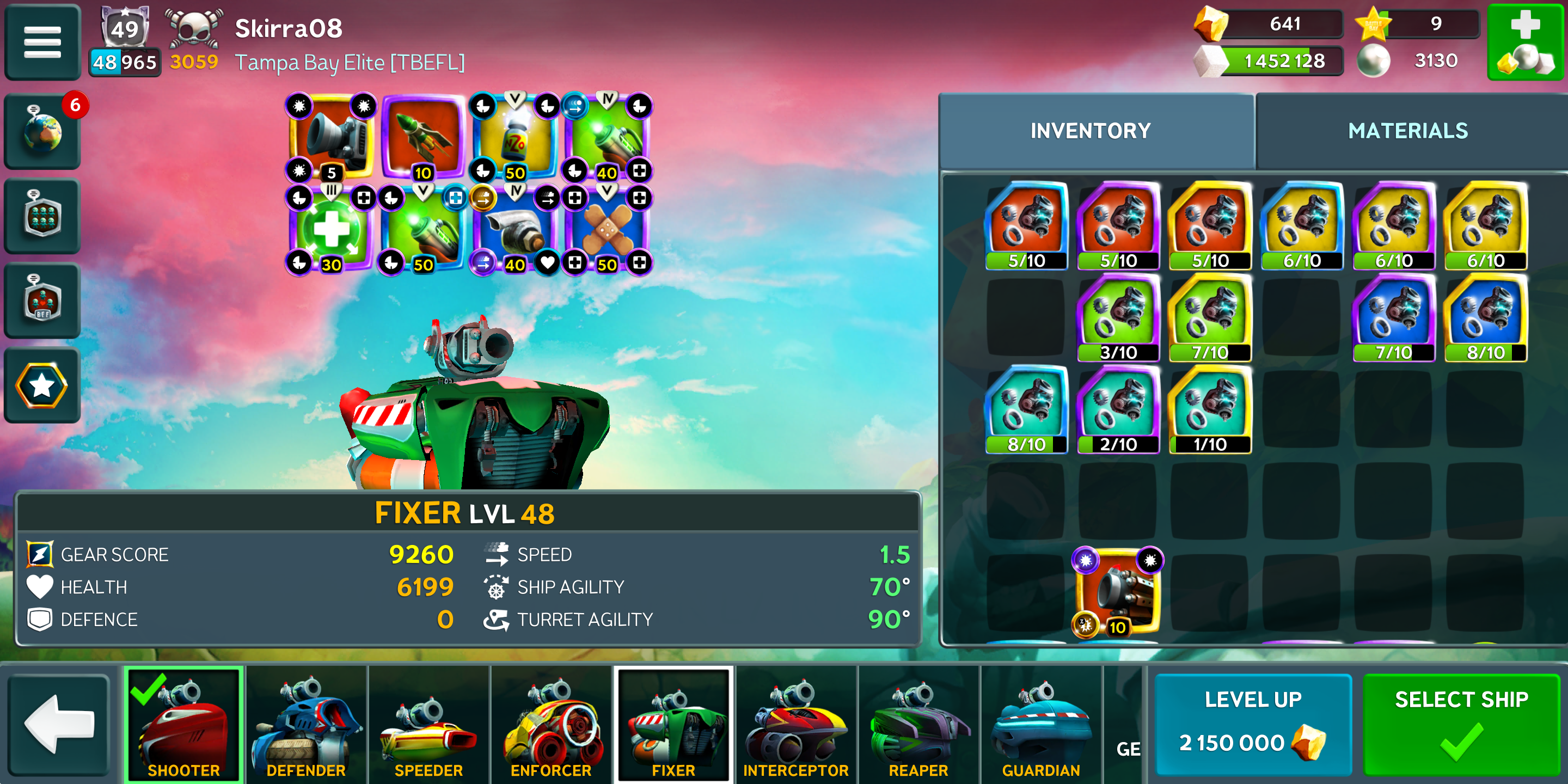The width and height of the screenshot is (1568, 784).
Task: Select the equipped bandage item
Action: pyautogui.click(x=607, y=230)
